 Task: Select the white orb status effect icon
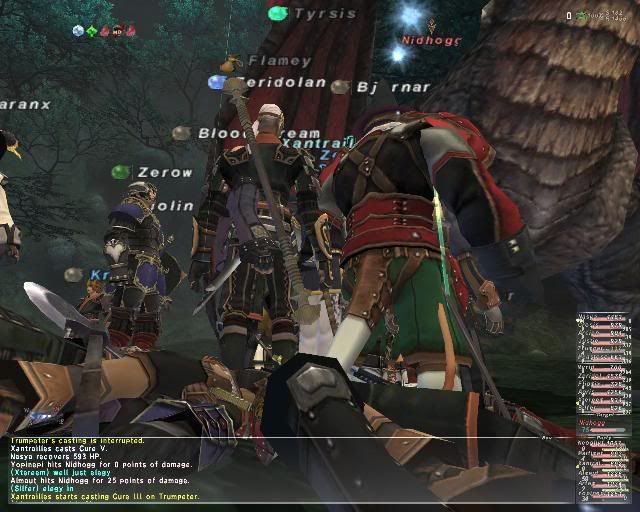pos(79,31)
